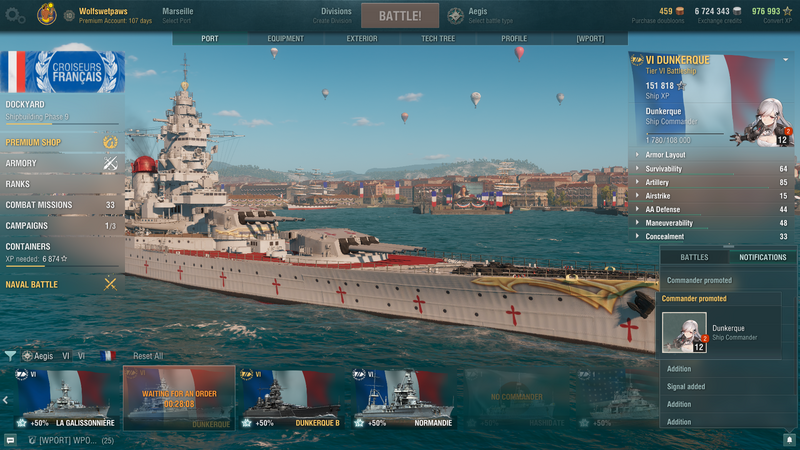This screenshot has width=800, height=450.
Task: Create a division
Action: 336,15
